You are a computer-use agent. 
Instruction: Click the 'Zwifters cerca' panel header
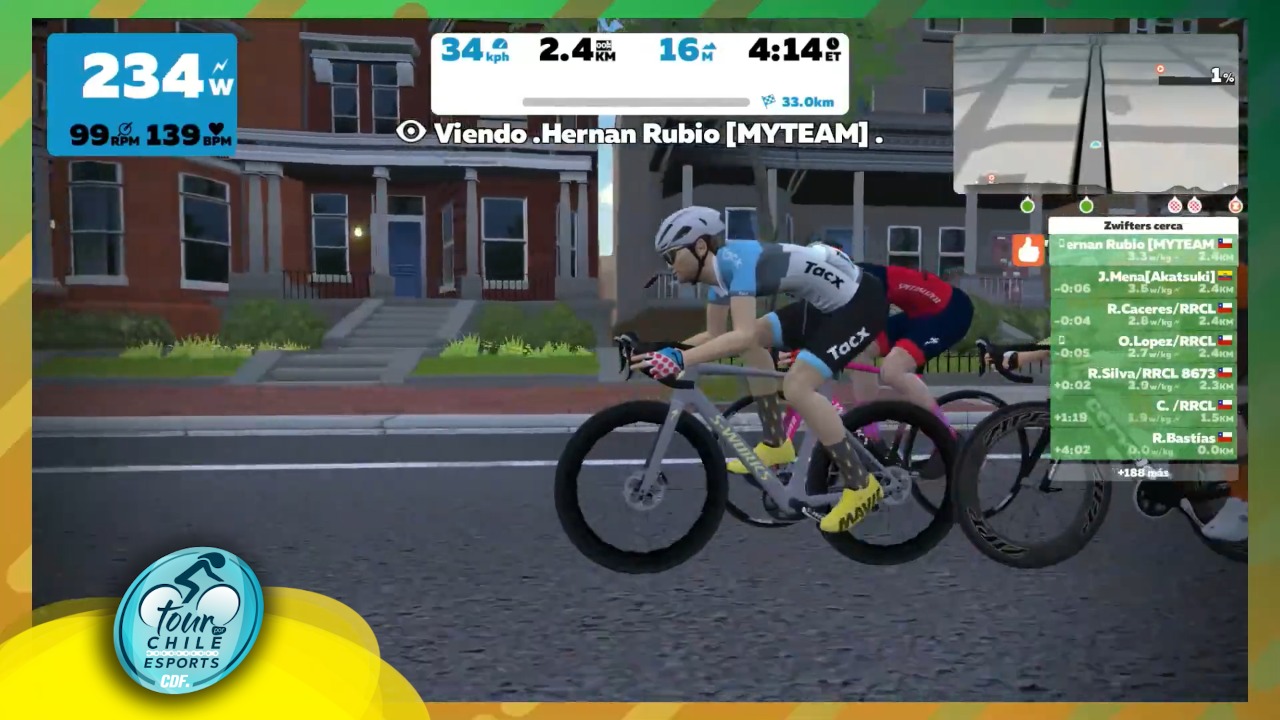click(1143, 225)
